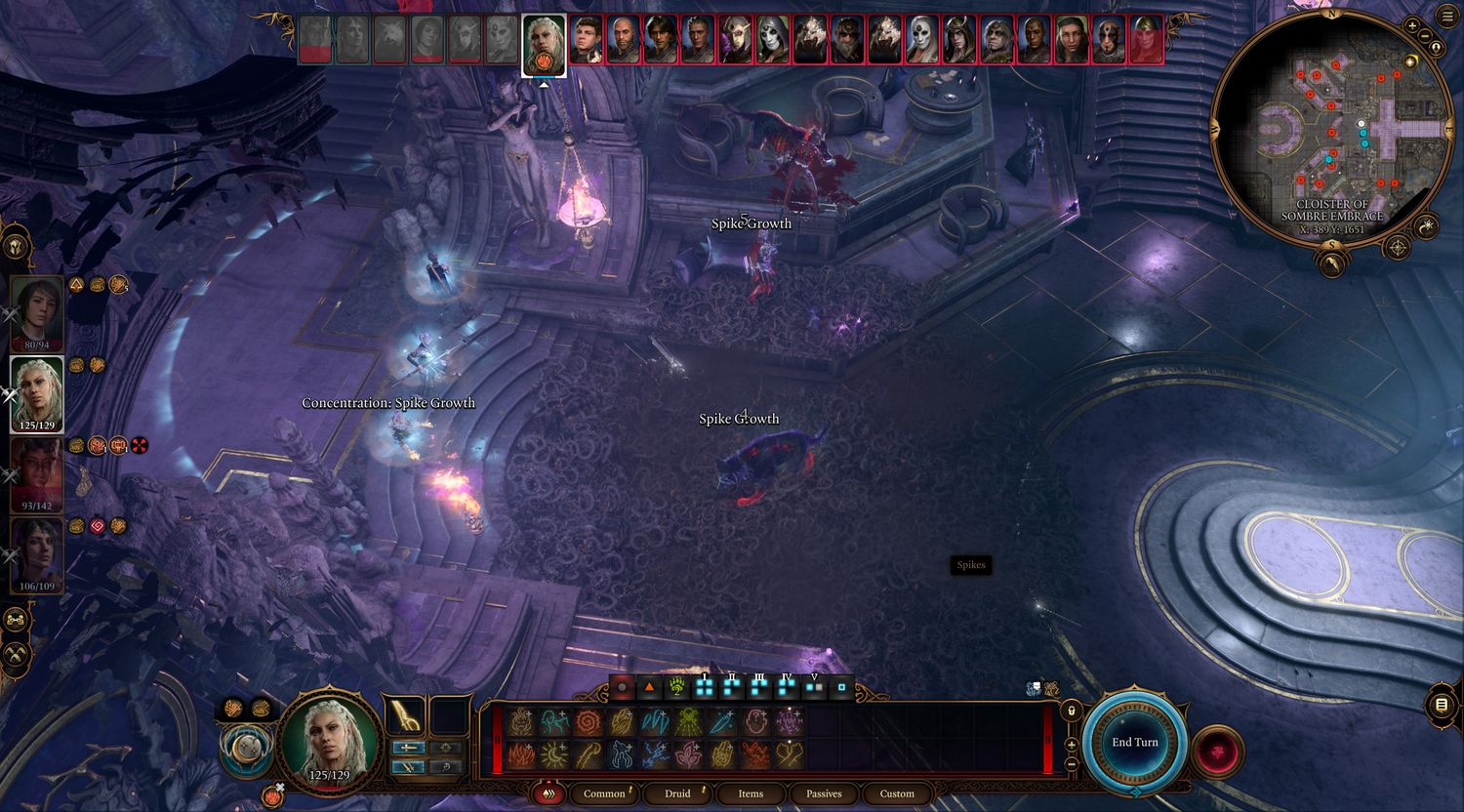Switch to the Custom hotbar tab
The height and width of the screenshot is (812, 1464).
[897, 793]
